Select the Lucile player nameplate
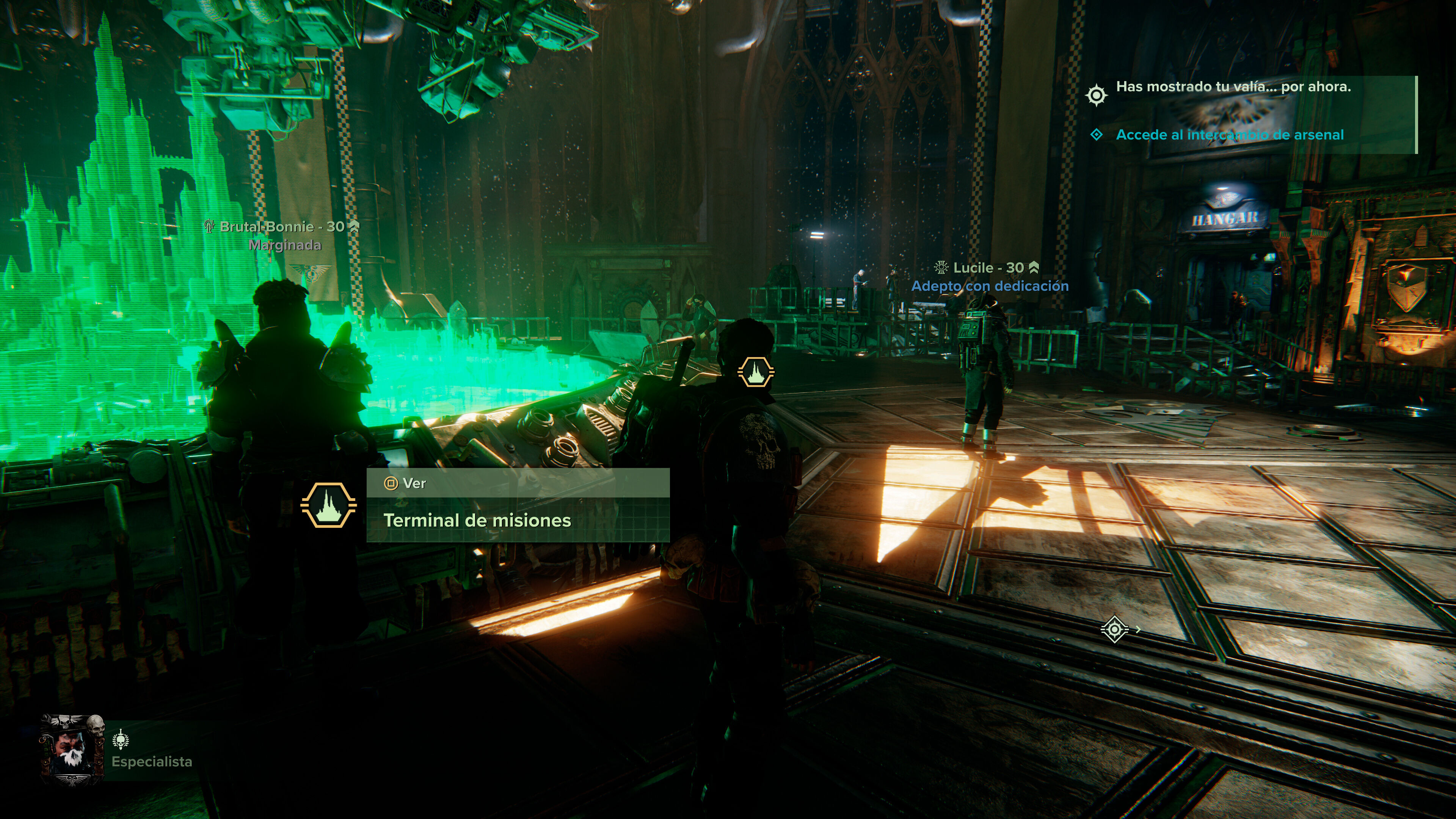 pyautogui.click(x=988, y=268)
